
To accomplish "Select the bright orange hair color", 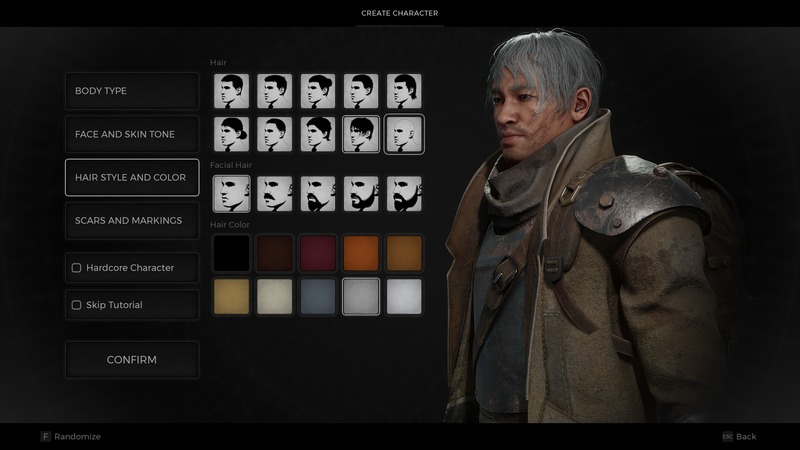I will 361,253.
